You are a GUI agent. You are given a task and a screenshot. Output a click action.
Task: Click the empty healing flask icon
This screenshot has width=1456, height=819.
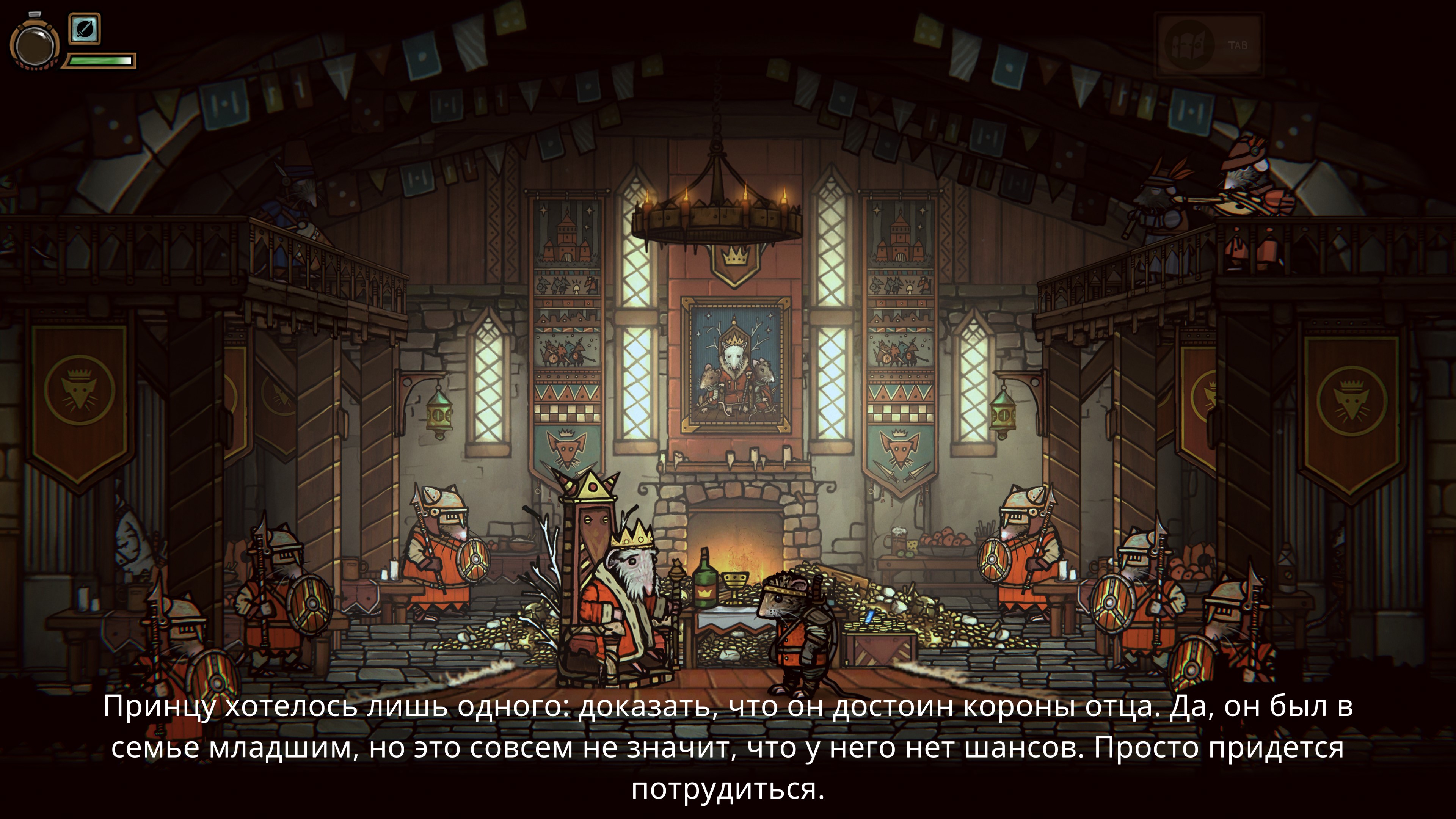pyautogui.click(x=34, y=44)
